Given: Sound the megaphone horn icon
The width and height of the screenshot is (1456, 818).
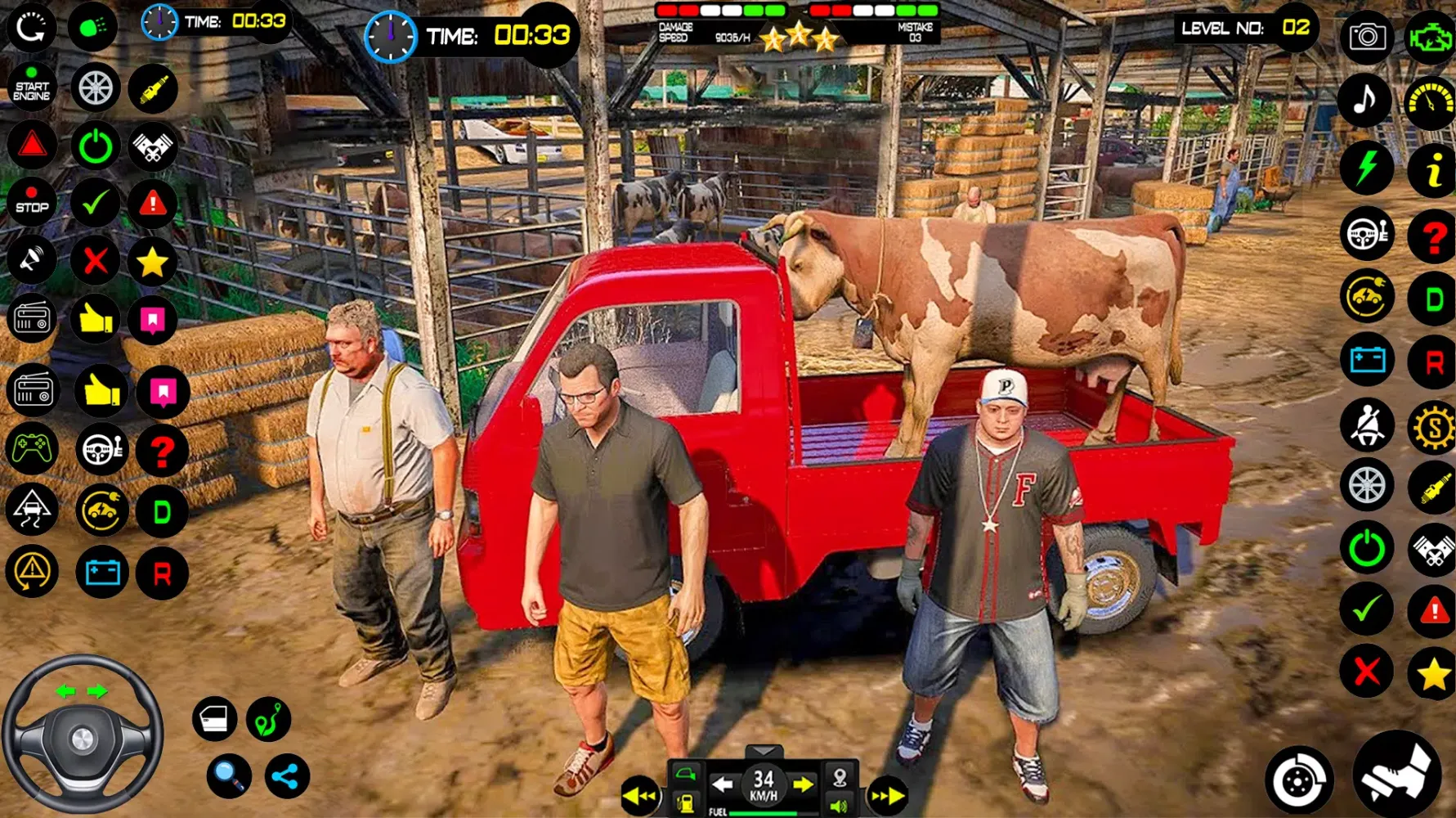Looking at the screenshot, I should 32,260.
